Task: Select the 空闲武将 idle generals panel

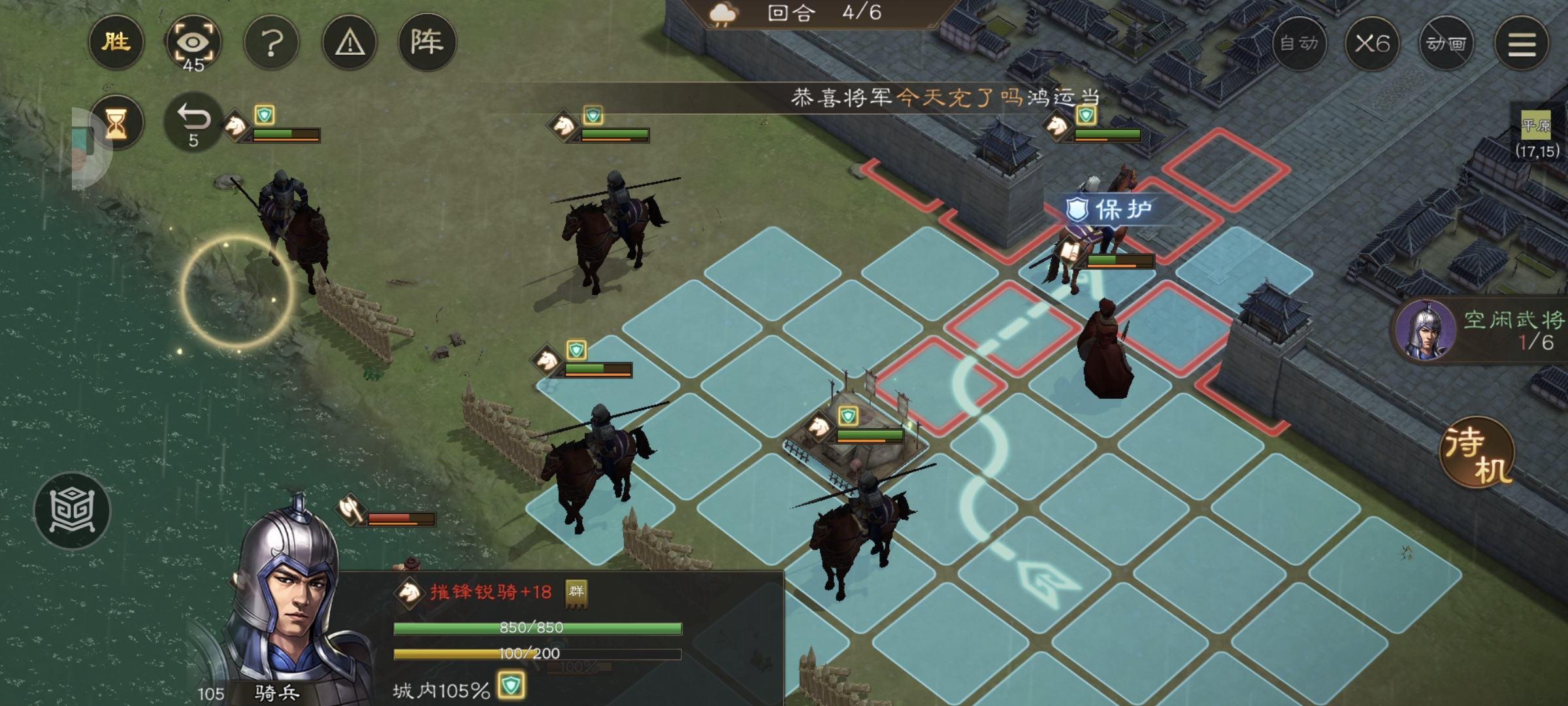Action: (x=1483, y=330)
